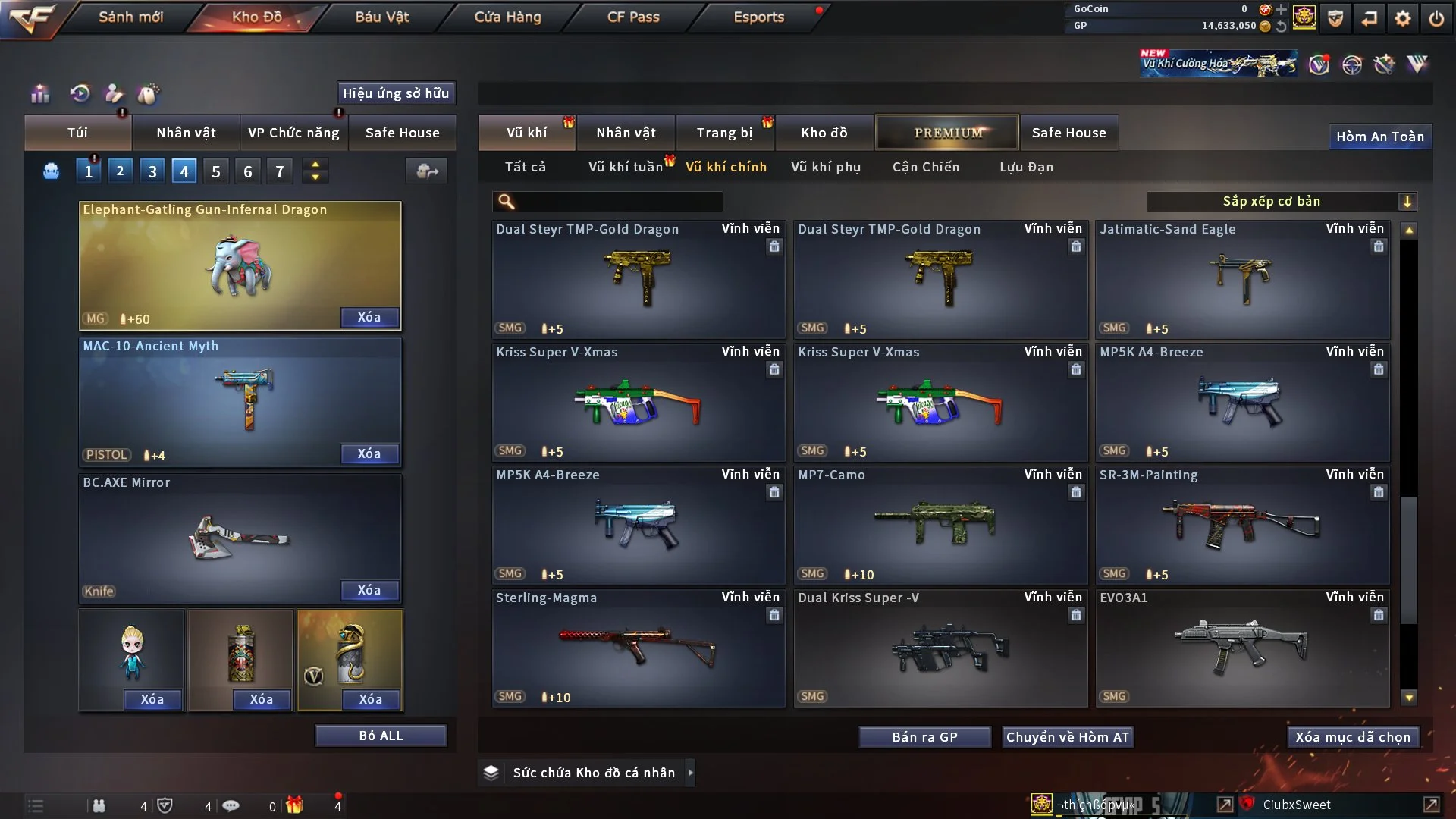1456x819 pixels.
Task: Select the MP7-Camo weapon tile
Action: [940, 525]
